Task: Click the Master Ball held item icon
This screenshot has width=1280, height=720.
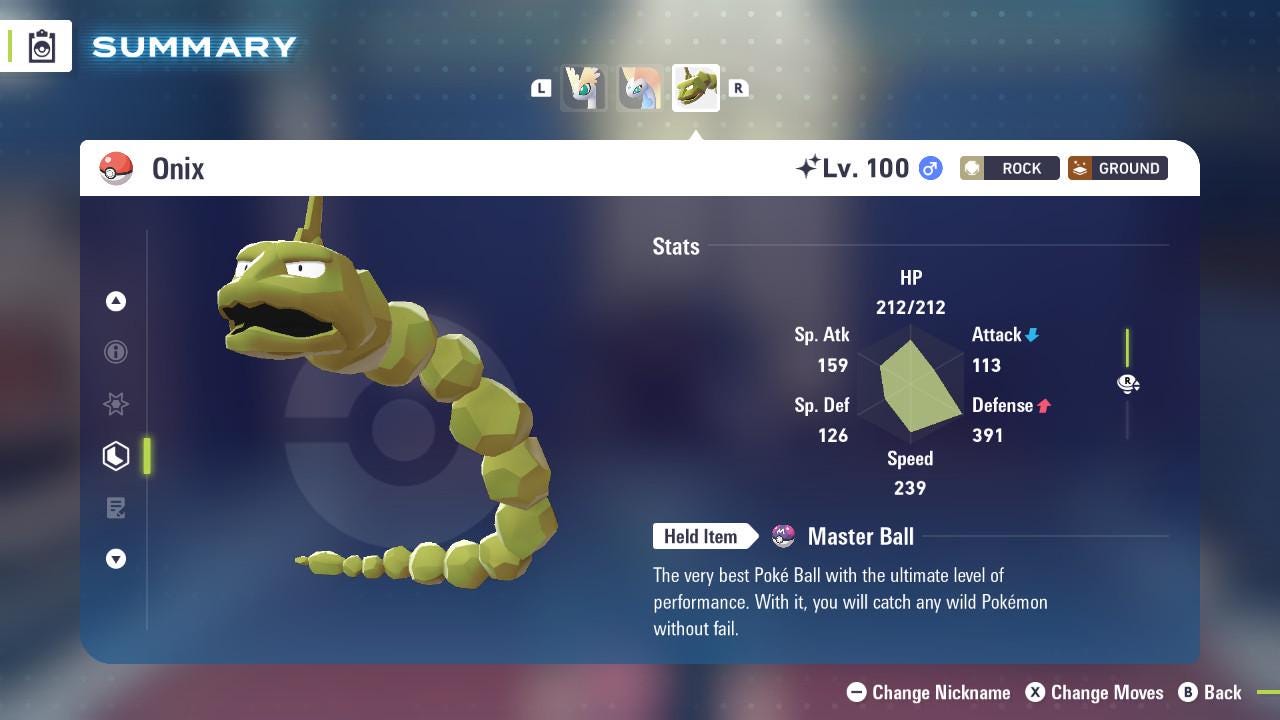Action: tap(784, 537)
